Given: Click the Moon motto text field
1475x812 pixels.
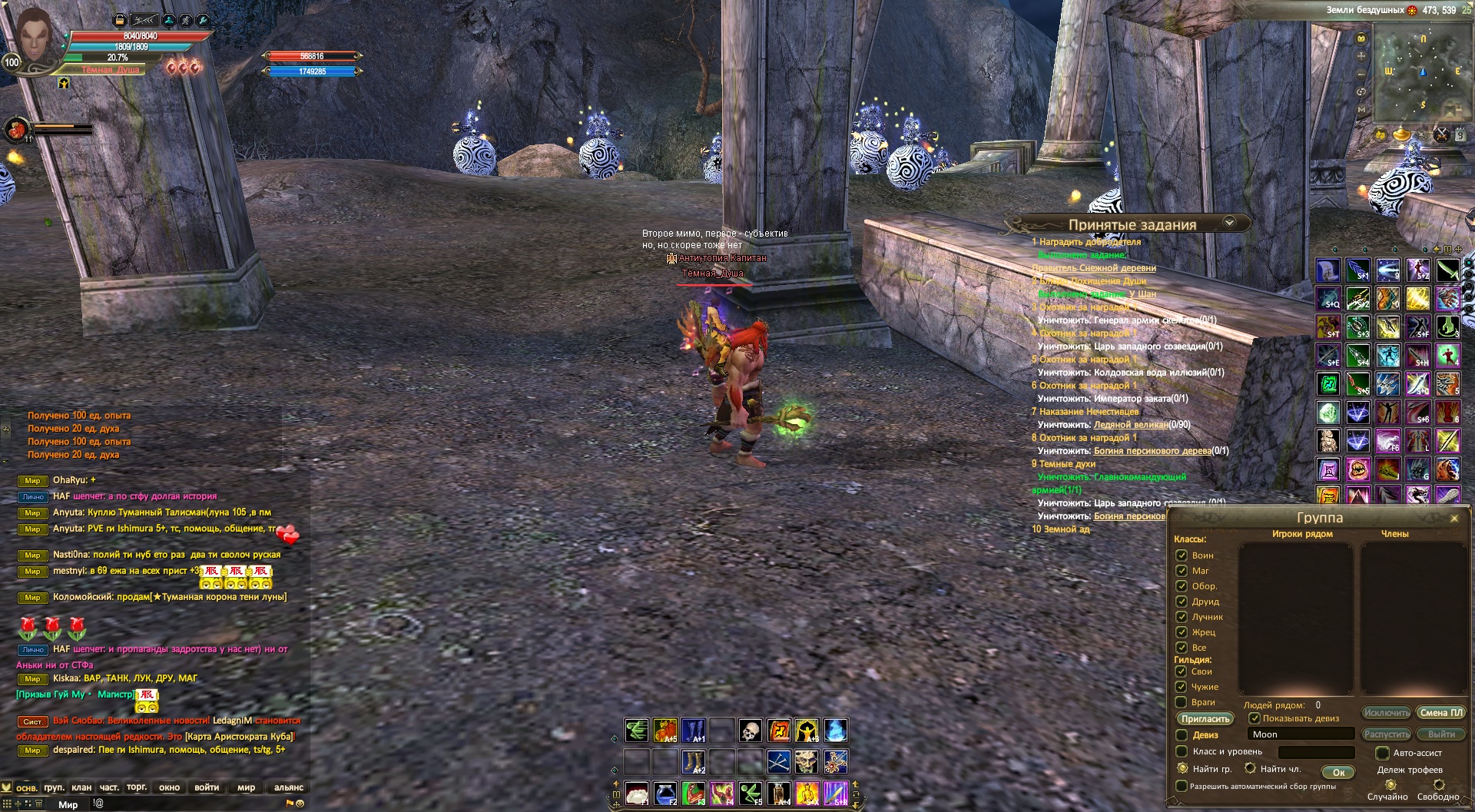Looking at the screenshot, I should pos(1300,734).
